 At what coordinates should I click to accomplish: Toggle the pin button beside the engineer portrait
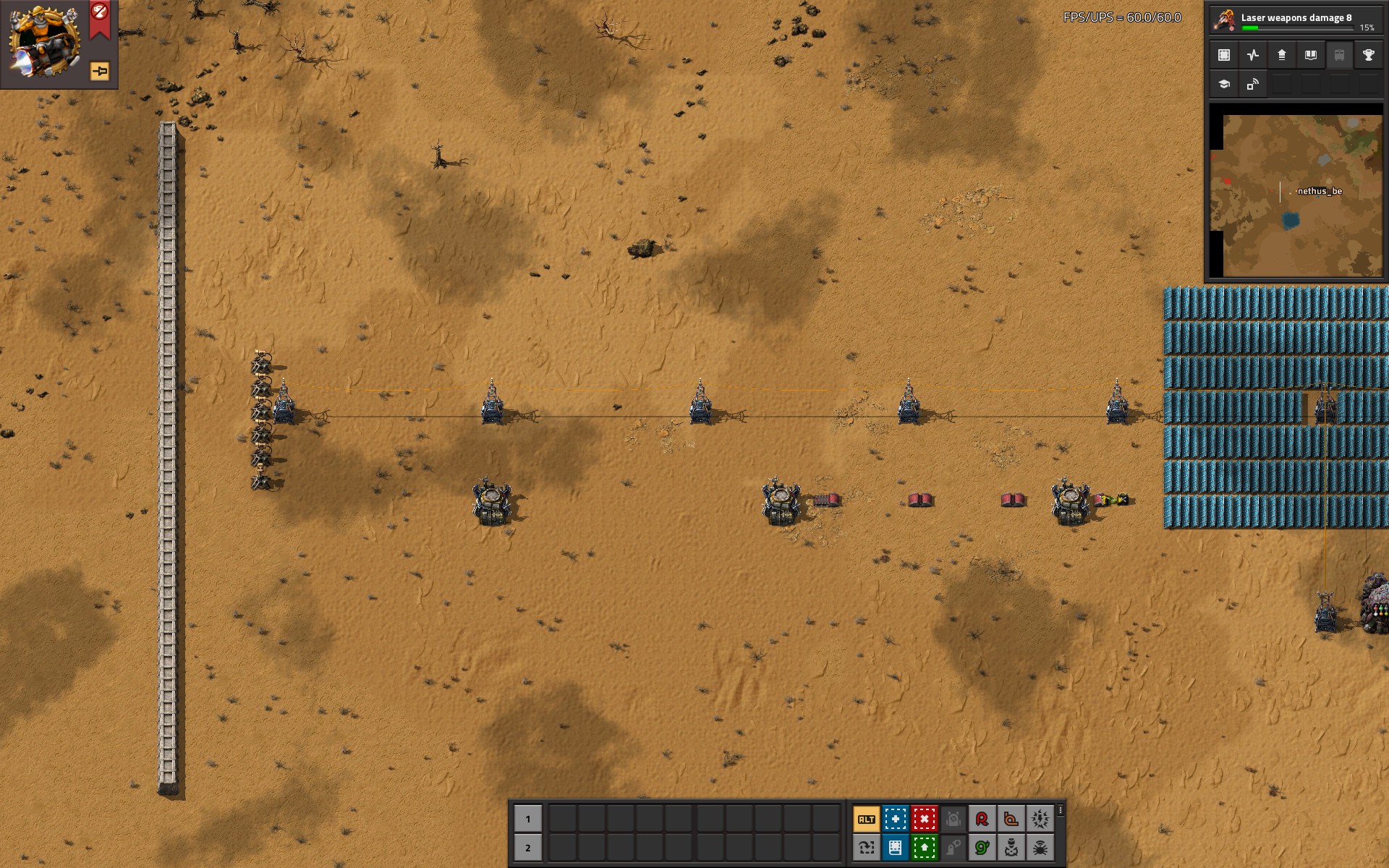point(100,71)
